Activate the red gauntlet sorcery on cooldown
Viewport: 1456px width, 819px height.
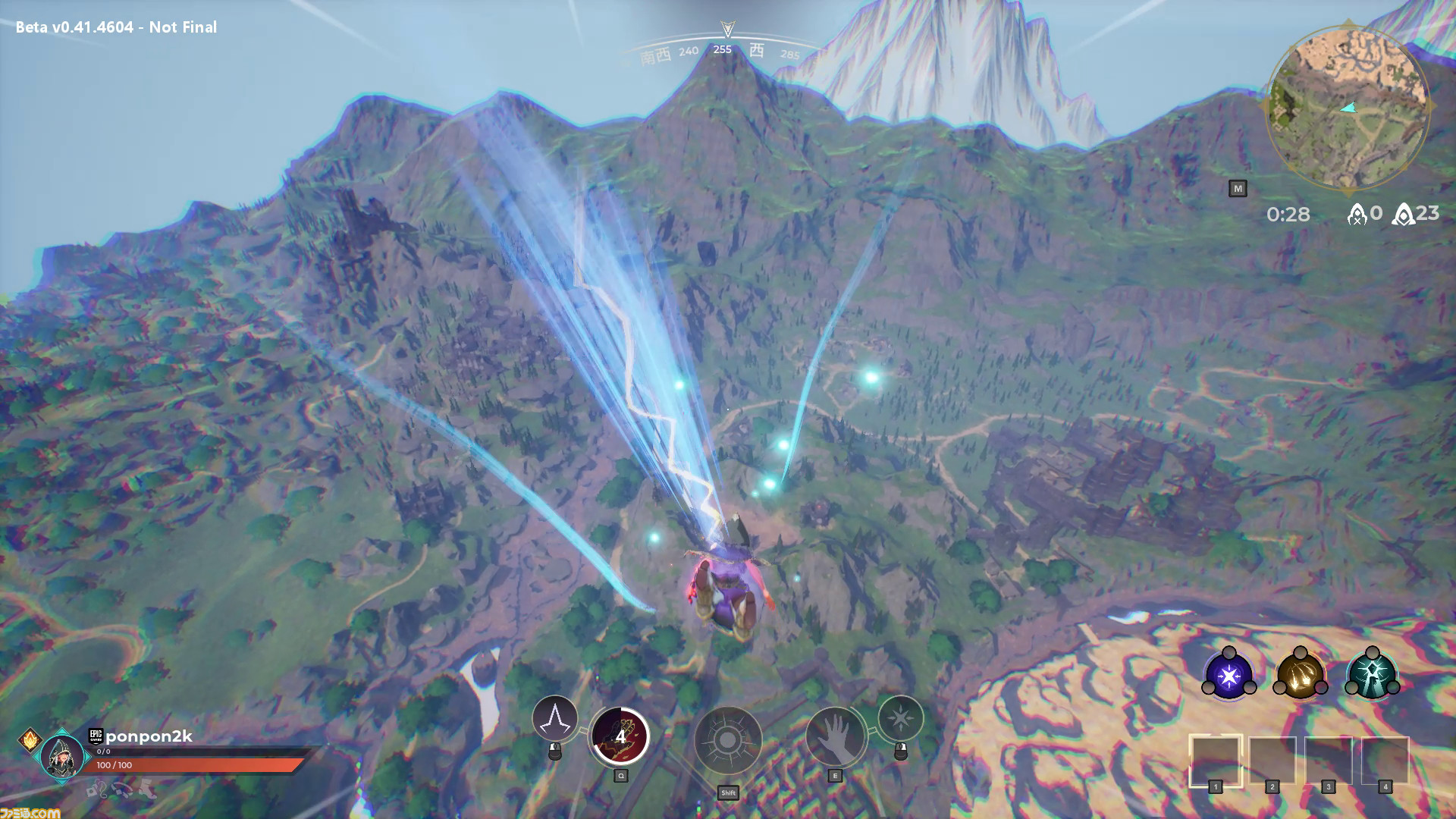[x=620, y=736]
